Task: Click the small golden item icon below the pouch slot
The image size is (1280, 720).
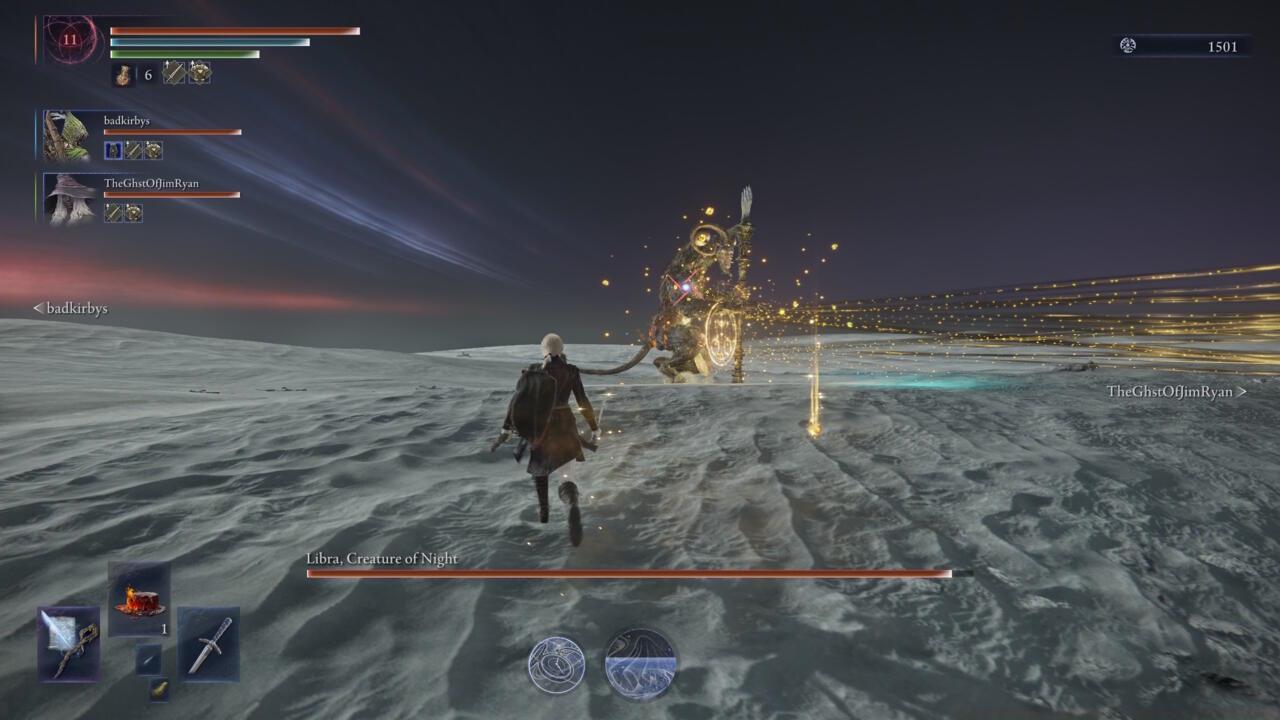Action: click(158, 690)
